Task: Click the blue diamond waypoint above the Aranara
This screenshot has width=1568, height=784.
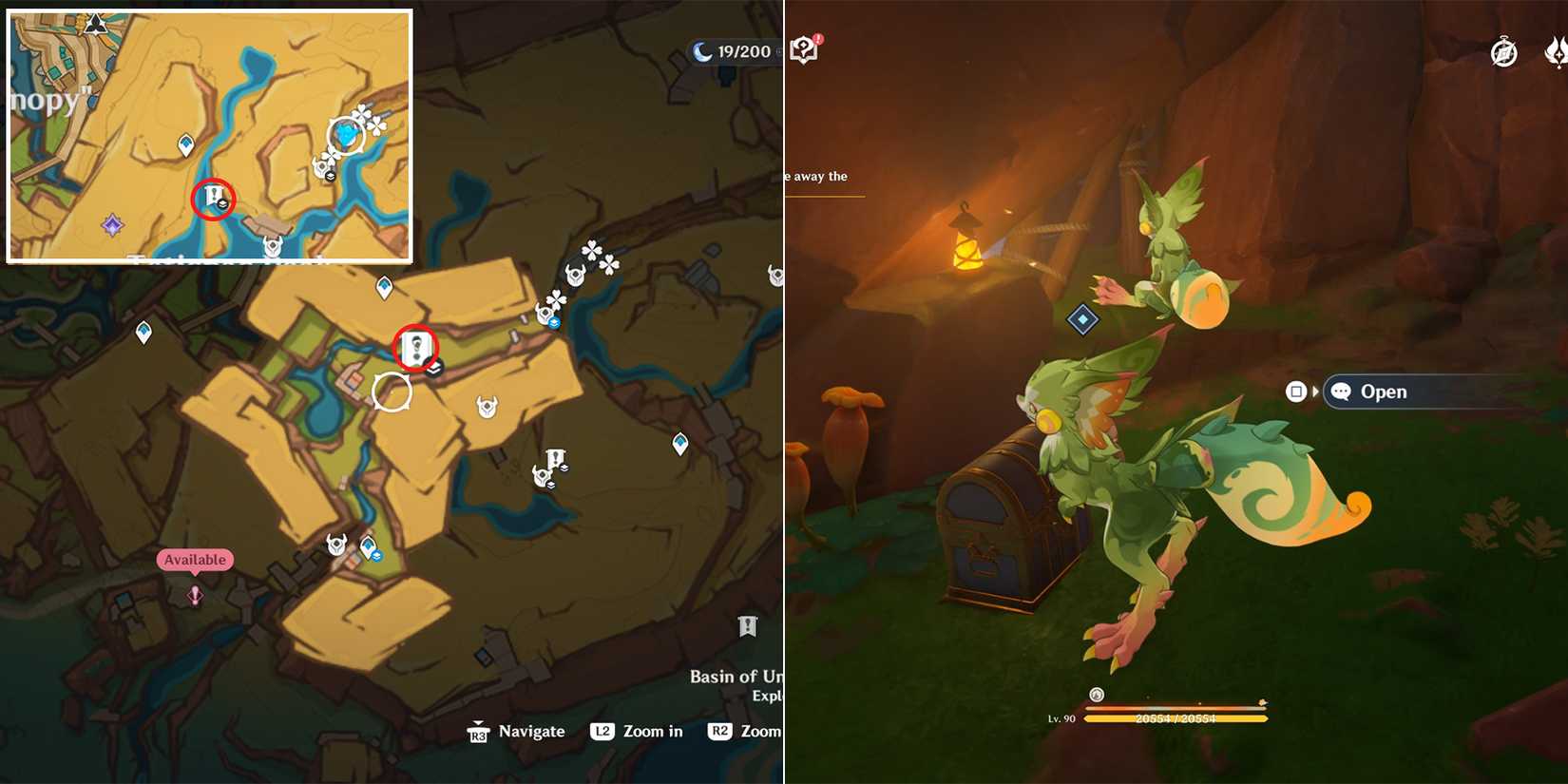Action: 1081,319
